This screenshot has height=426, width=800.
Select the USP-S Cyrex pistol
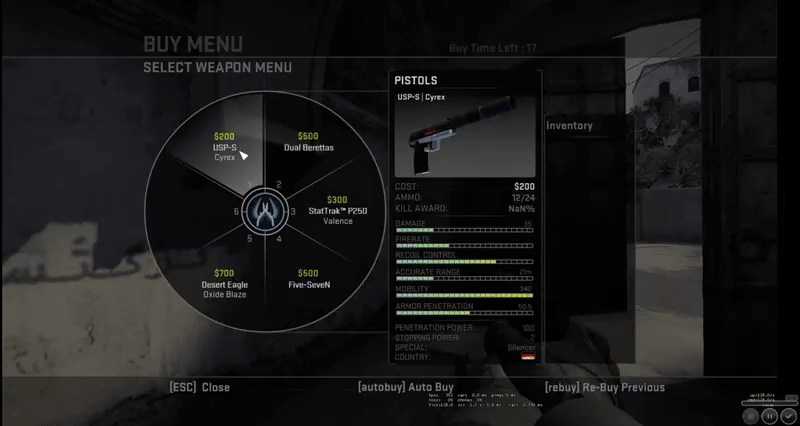coord(224,147)
